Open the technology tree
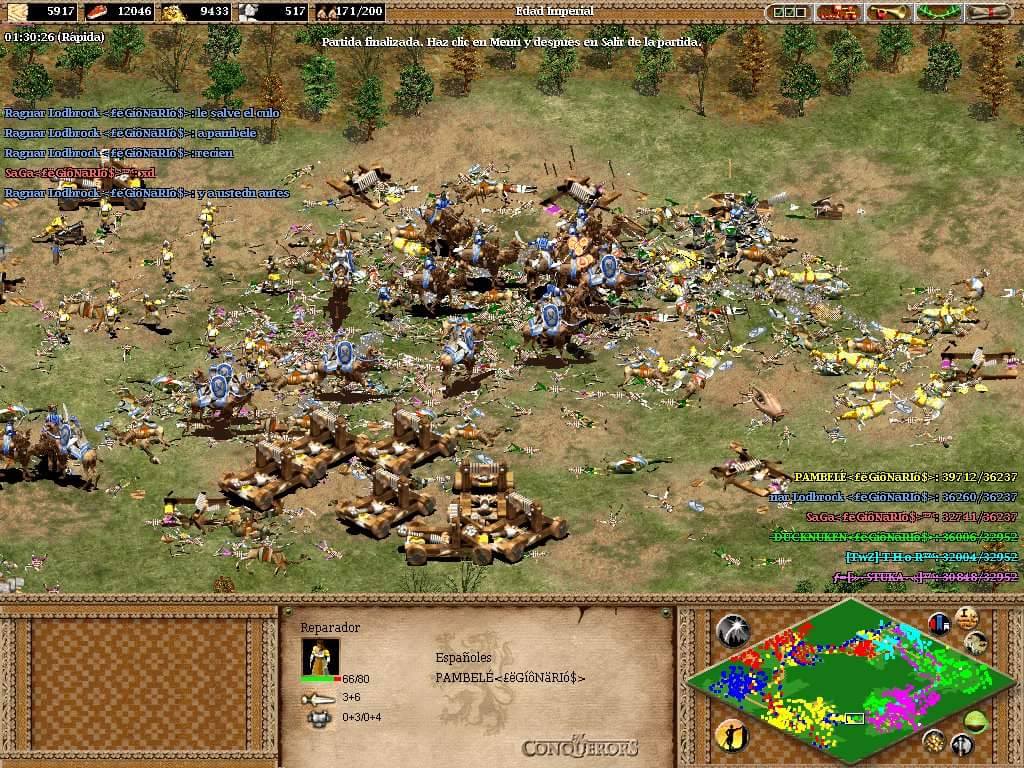Image resolution: width=1024 pixels, height=768 pixels. [838, 12]
